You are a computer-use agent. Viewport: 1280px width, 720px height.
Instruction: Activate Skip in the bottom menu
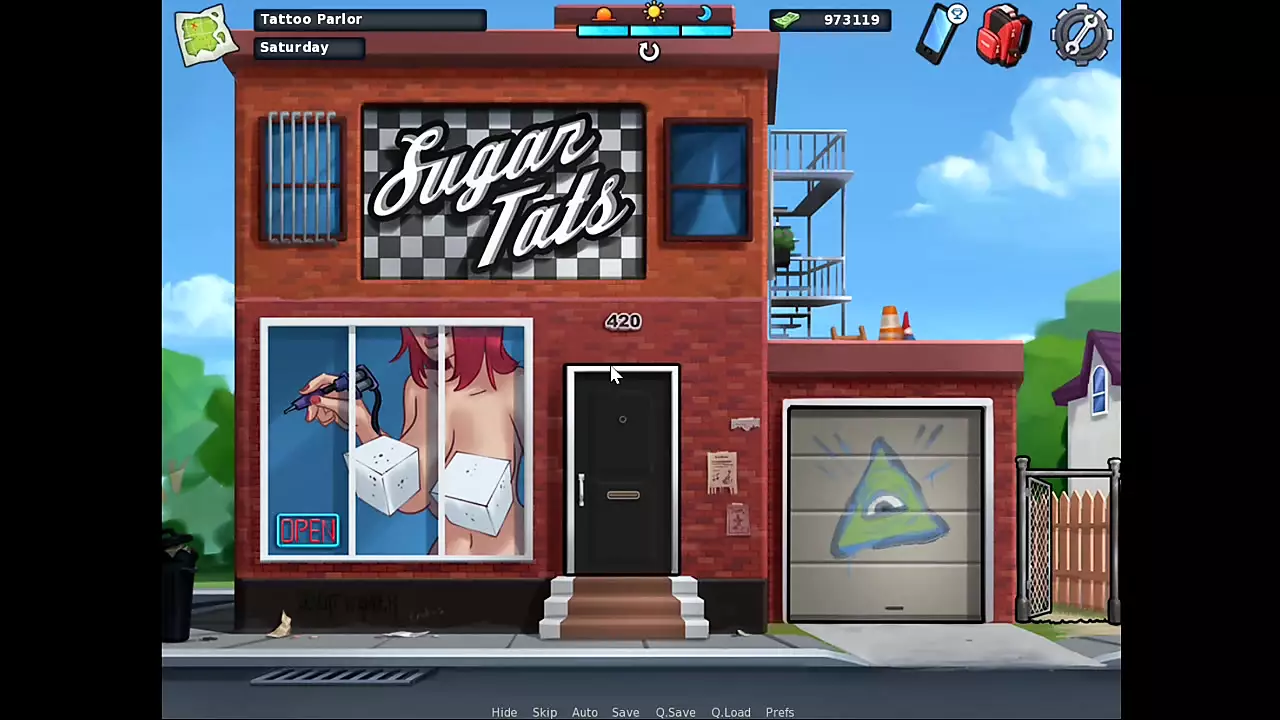[545, 712]
